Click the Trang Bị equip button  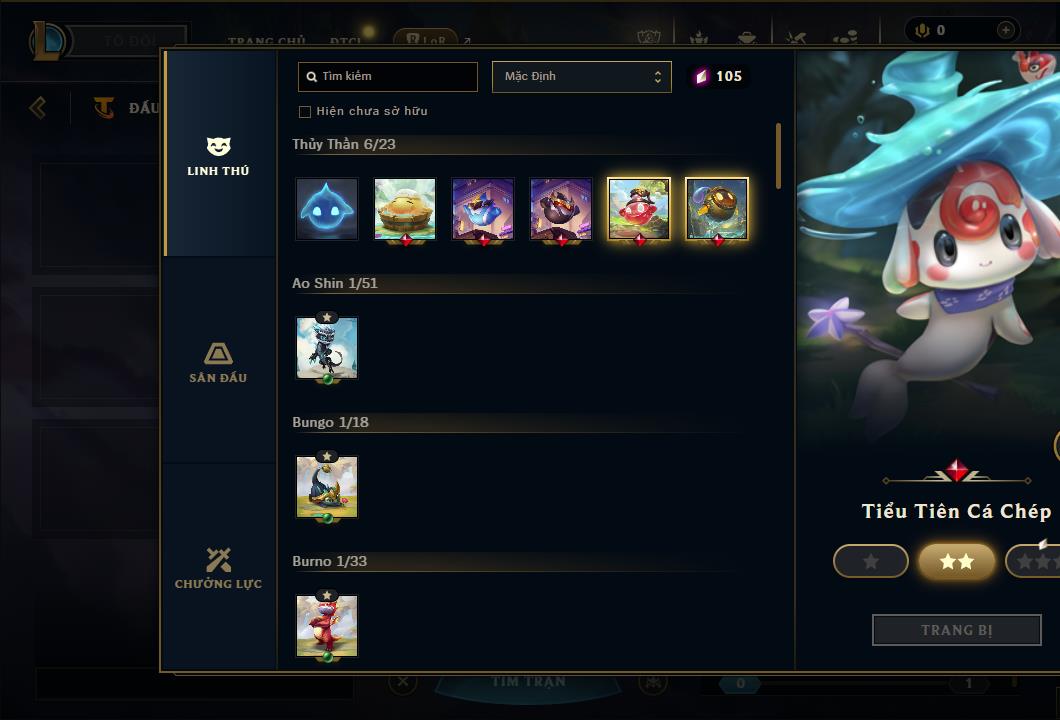click(x=957, y=630)
